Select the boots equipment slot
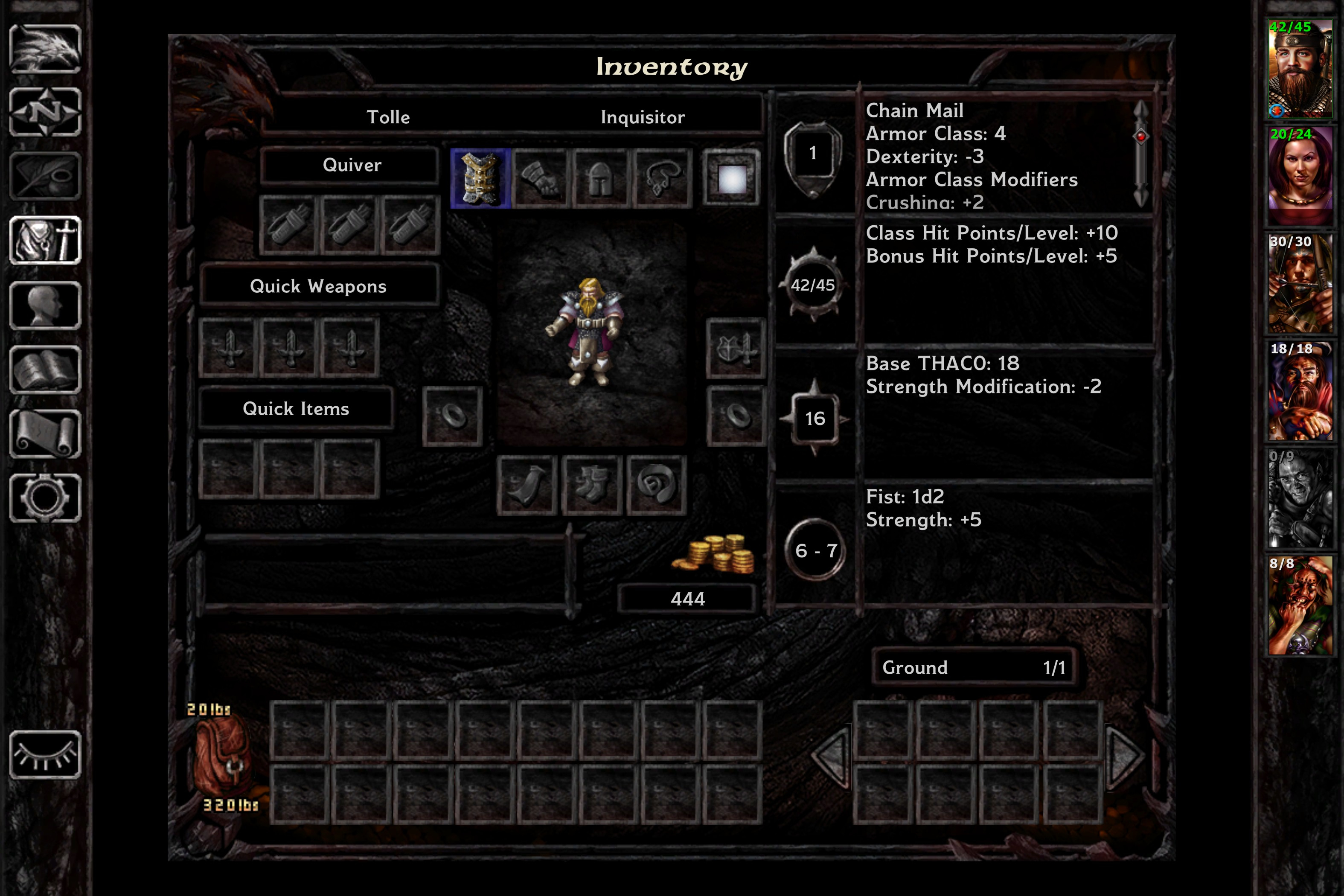Screen dimensions: 1344x896 591,485
